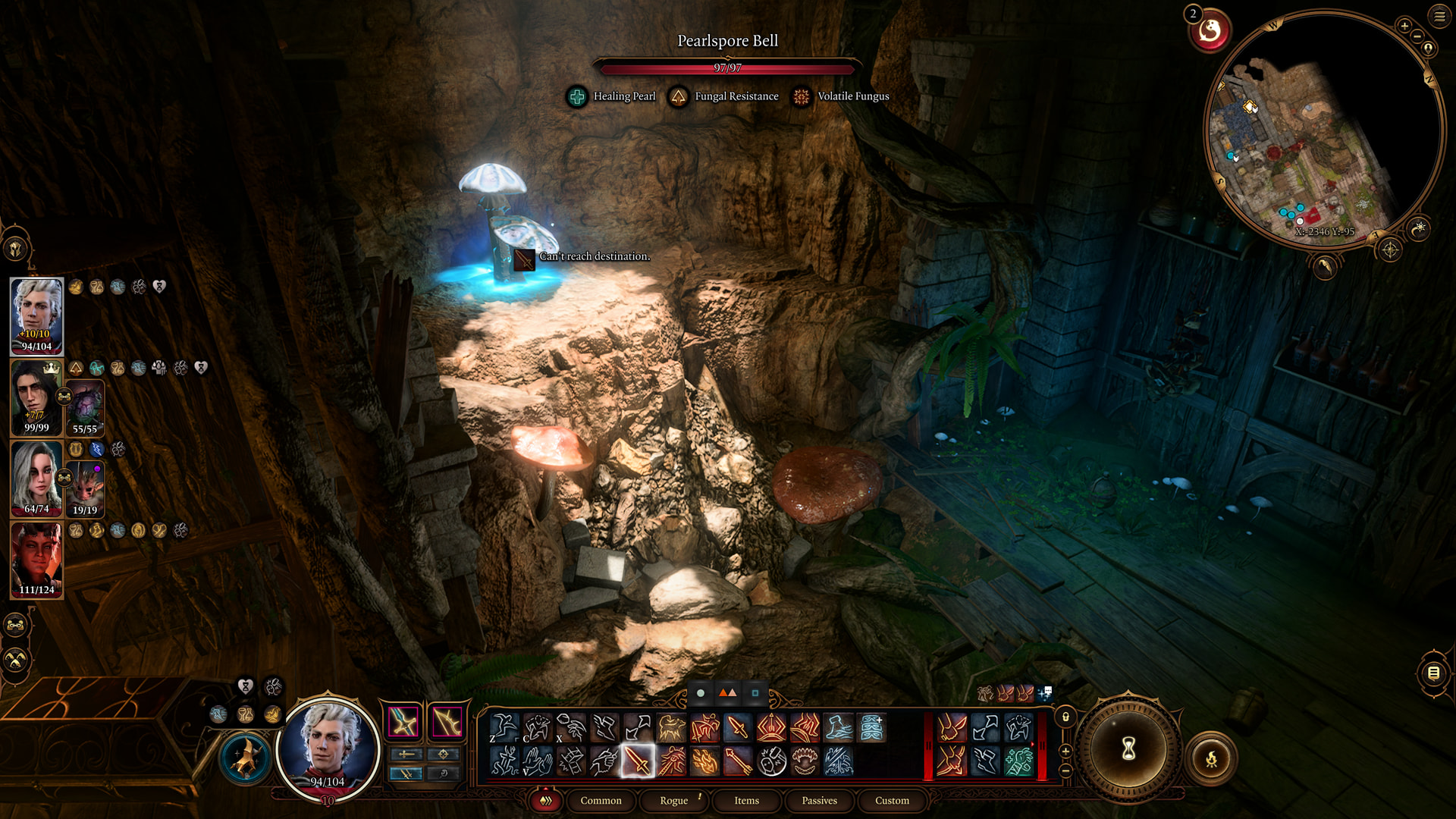Select the Passives tab

(x=819, y=800)
